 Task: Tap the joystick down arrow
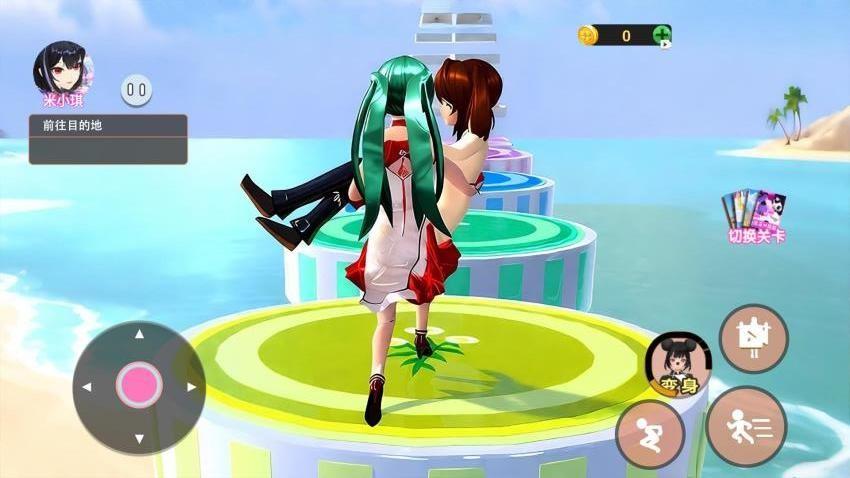point(139,438)
